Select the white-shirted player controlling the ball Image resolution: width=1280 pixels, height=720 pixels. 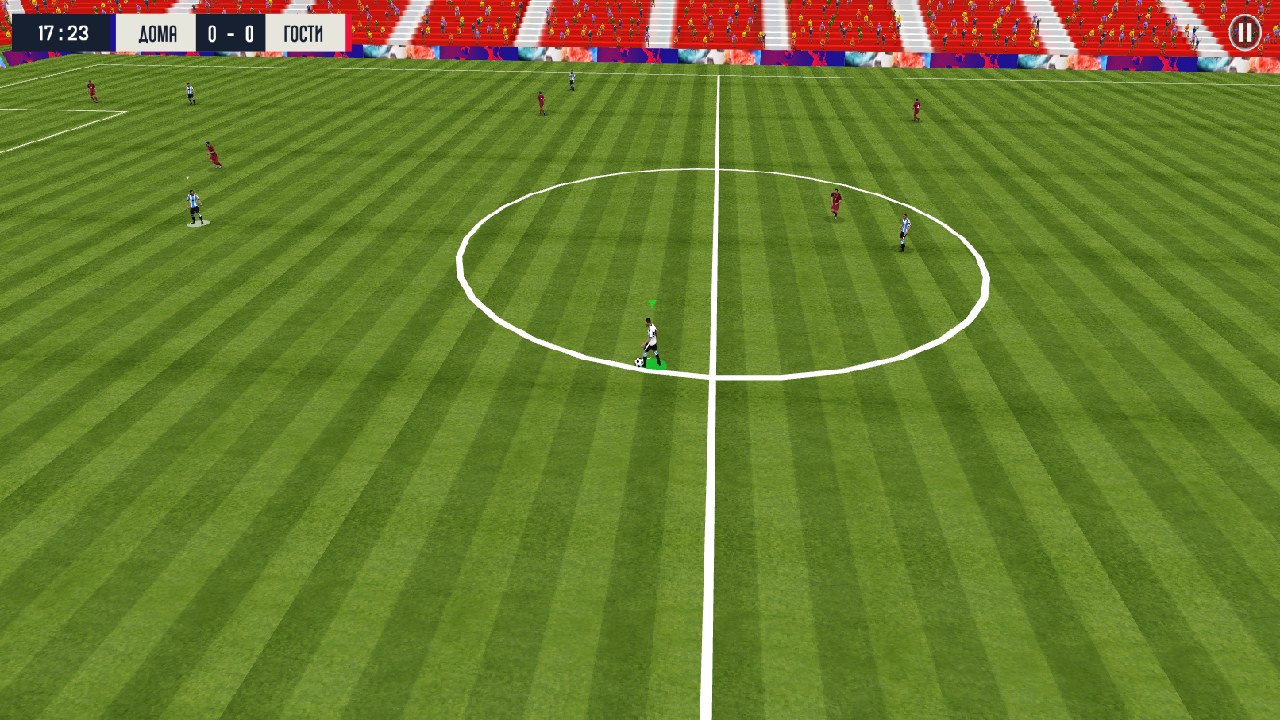tap(652, 334)
